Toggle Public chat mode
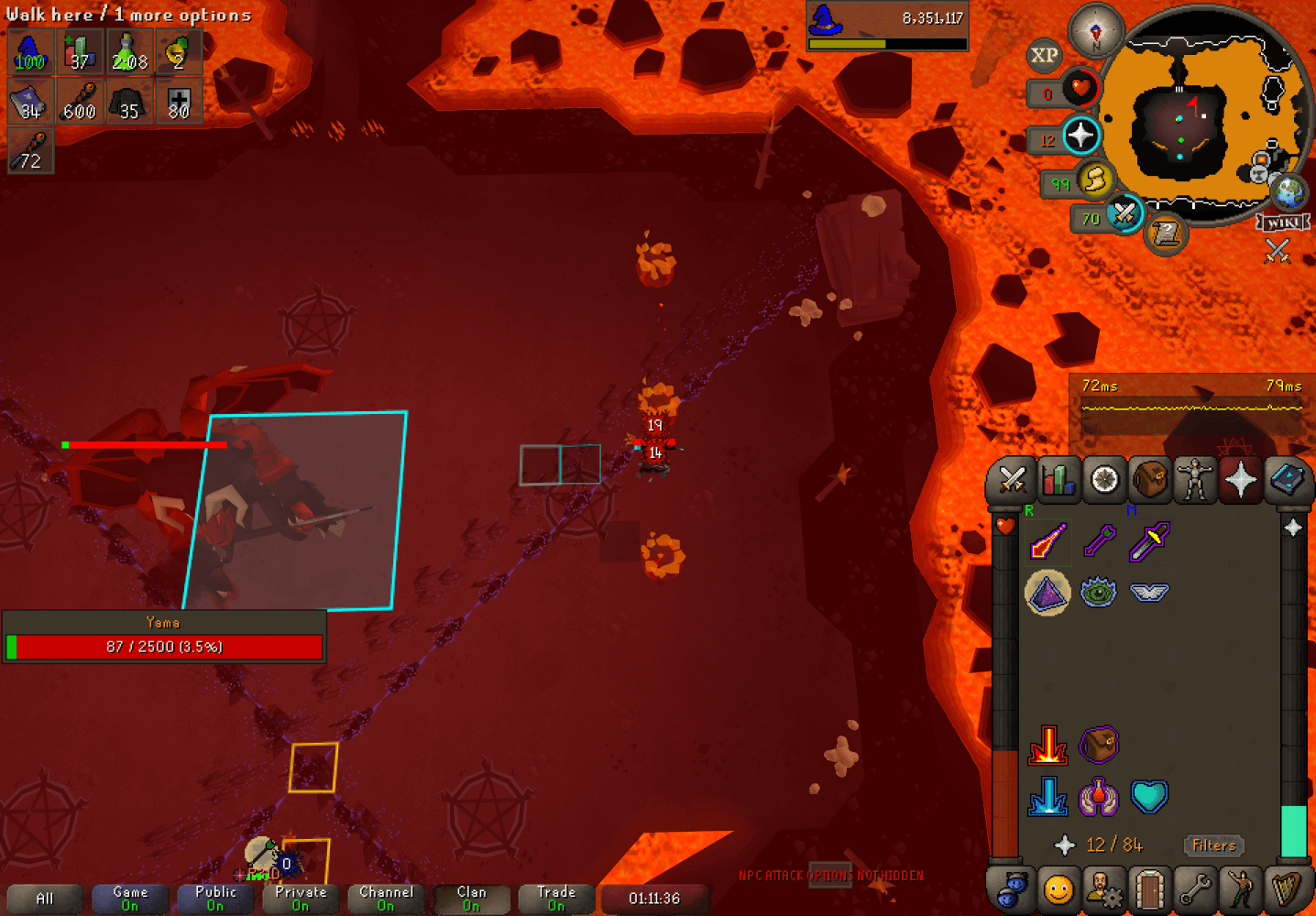This screenshot has height=916, width=1316. coord(214,898)
